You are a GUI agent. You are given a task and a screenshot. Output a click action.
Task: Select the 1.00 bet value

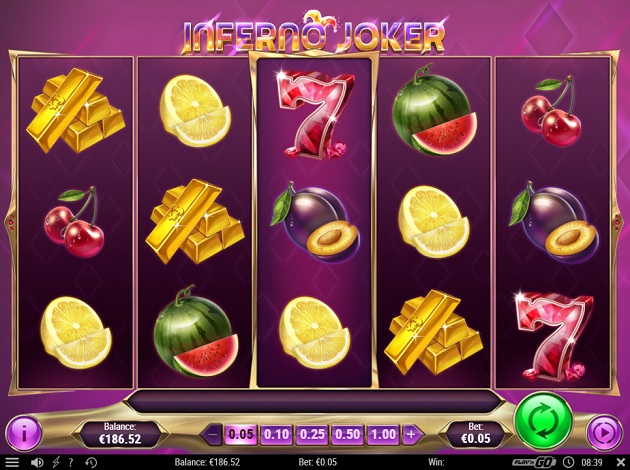coord(383,434)
